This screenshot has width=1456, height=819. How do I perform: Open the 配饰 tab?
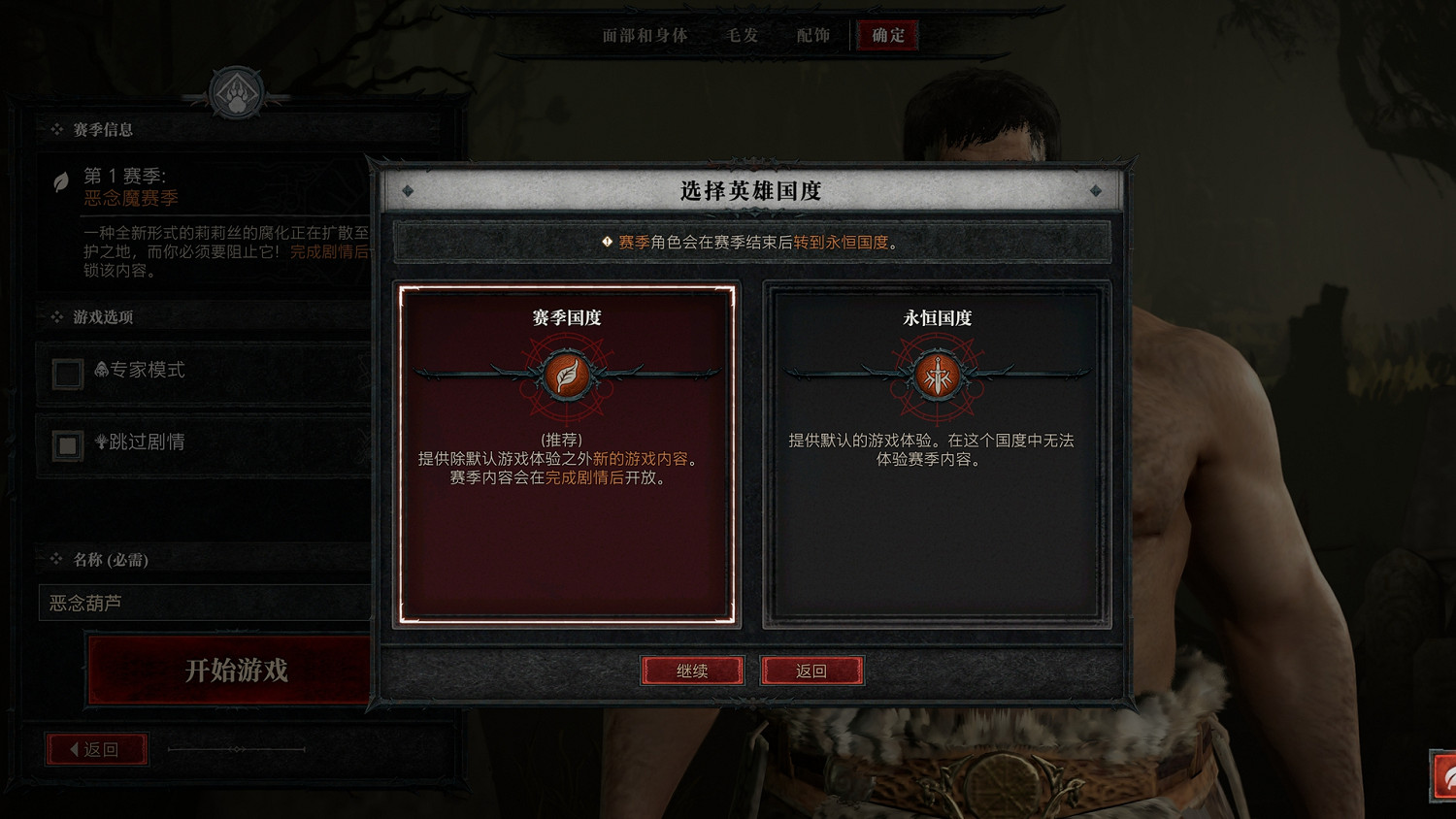tap(812, 35)
